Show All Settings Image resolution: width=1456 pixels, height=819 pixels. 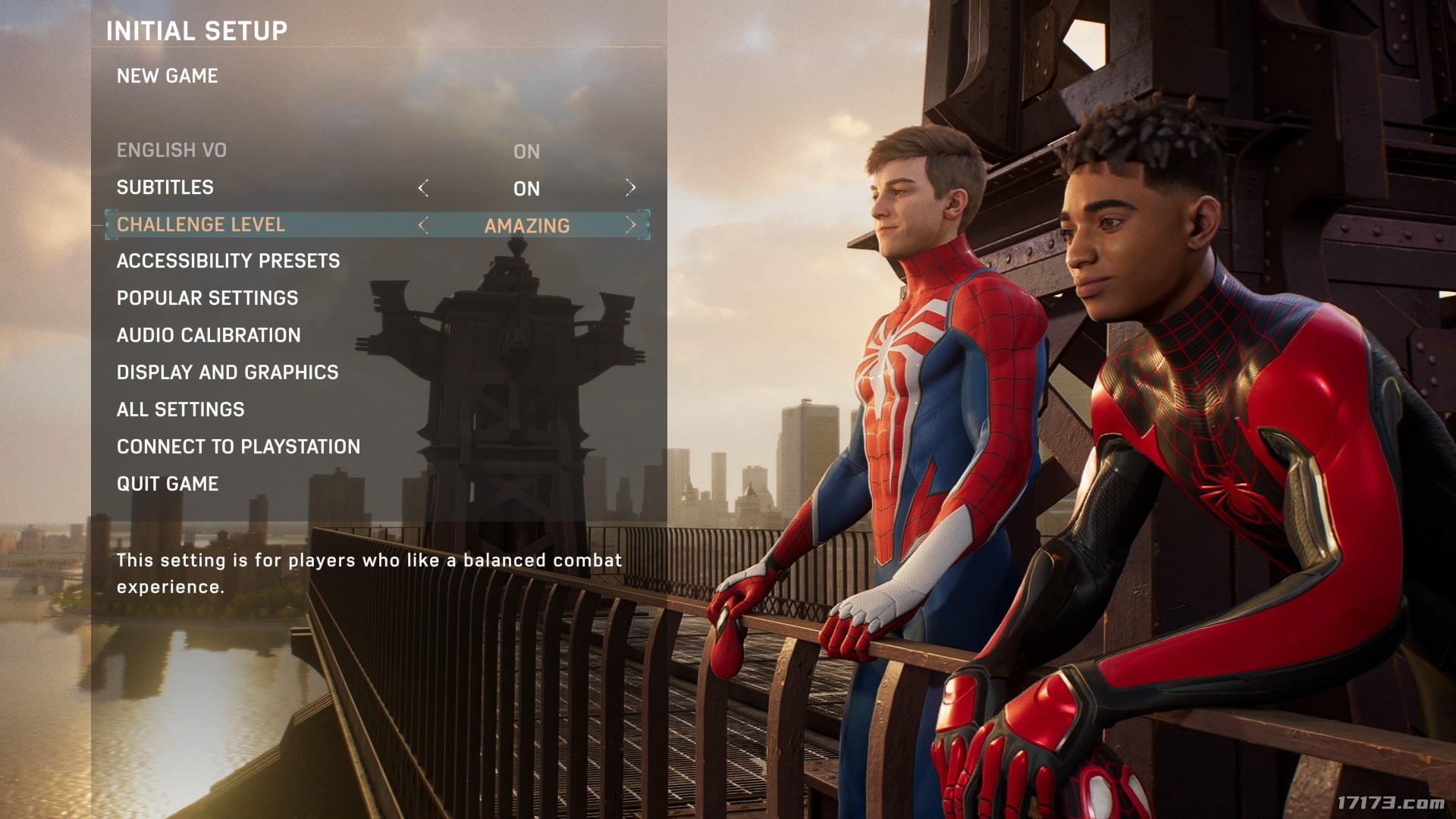[180, 409]
